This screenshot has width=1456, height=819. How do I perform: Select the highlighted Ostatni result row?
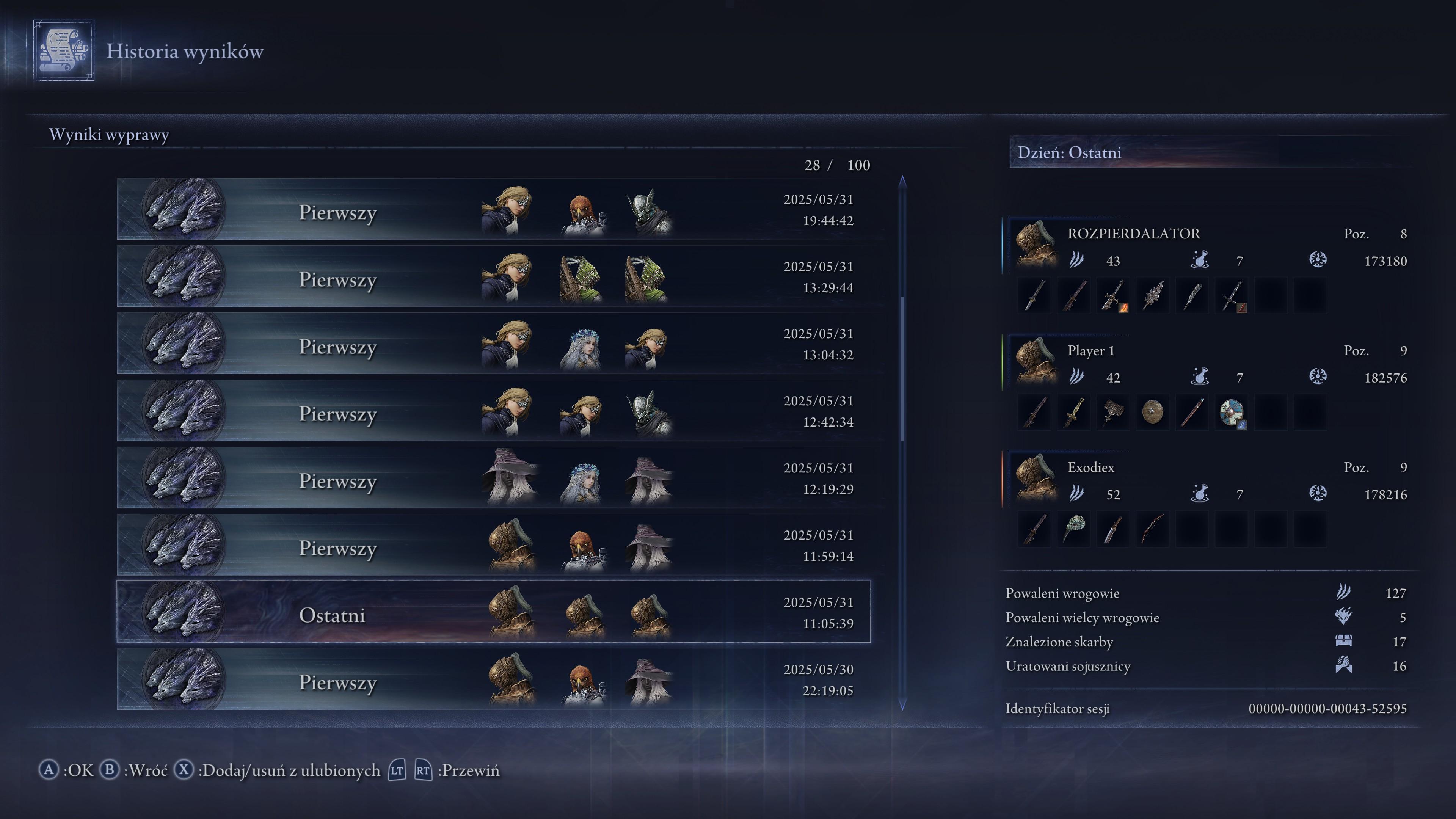(x=493, y=612)
